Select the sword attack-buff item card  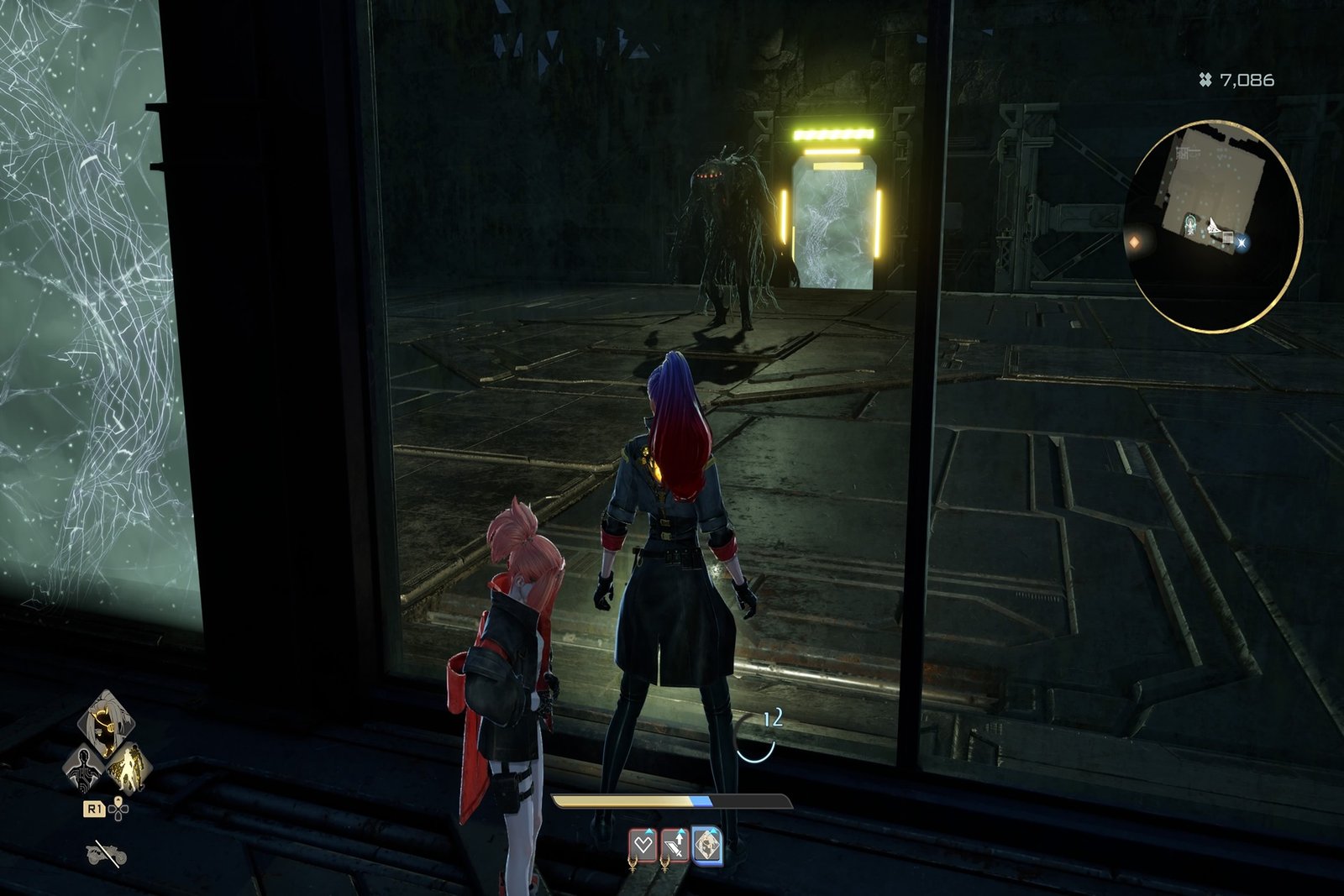click(676, 846)
